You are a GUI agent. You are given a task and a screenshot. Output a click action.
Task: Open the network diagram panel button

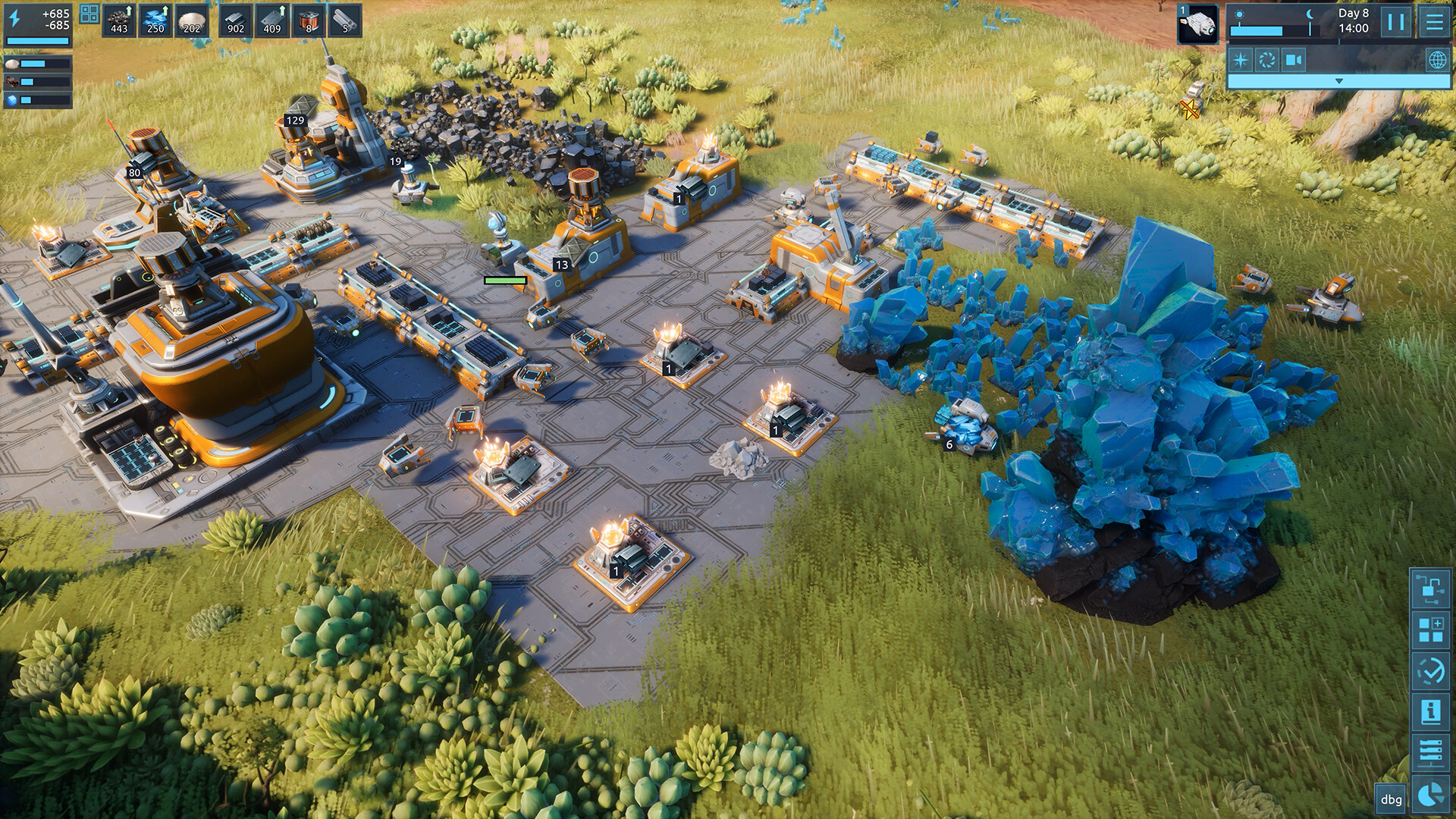pyautogui.click(x=1431, y=589)
